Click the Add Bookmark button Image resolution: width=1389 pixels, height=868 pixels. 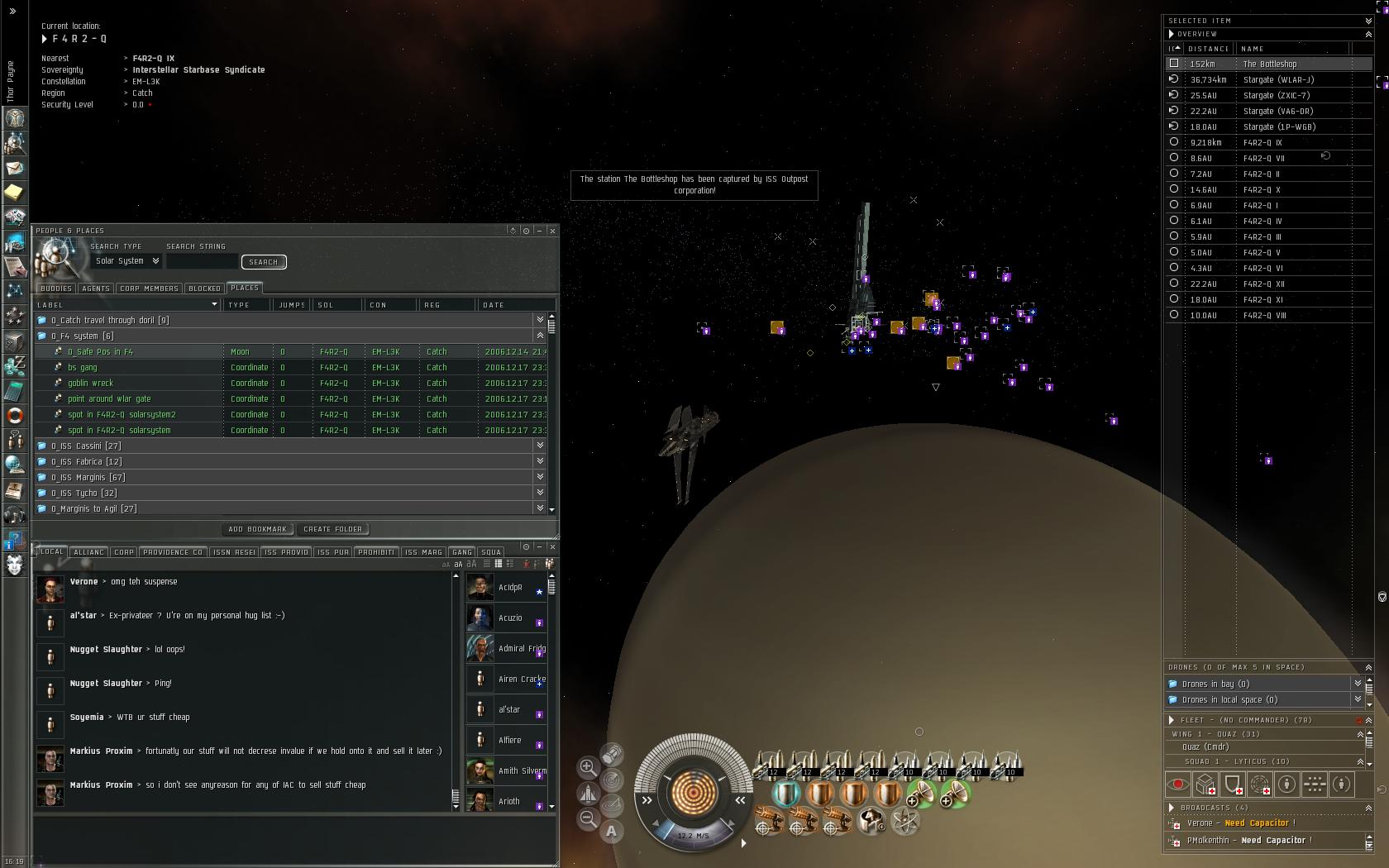[x=257, y=529]
